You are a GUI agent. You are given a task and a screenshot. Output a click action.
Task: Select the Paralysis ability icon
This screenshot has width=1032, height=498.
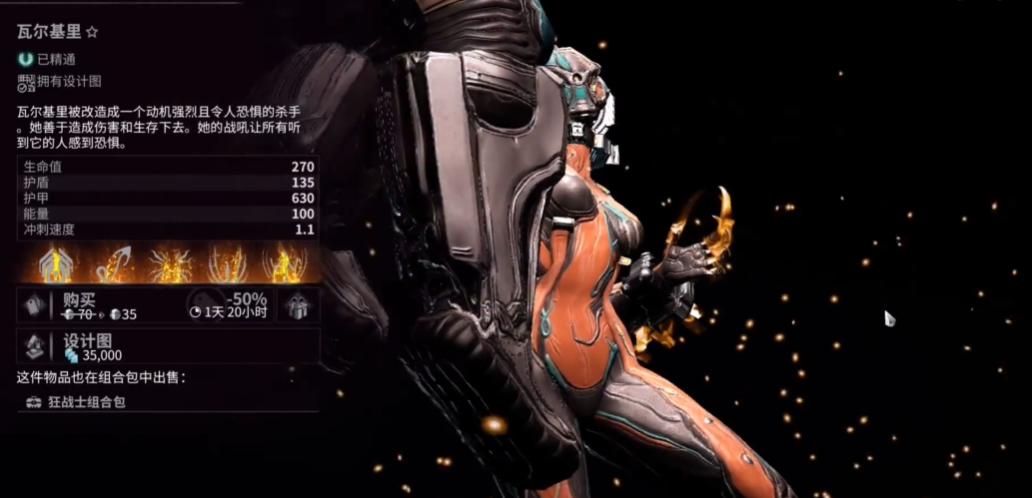click(227, 264)
